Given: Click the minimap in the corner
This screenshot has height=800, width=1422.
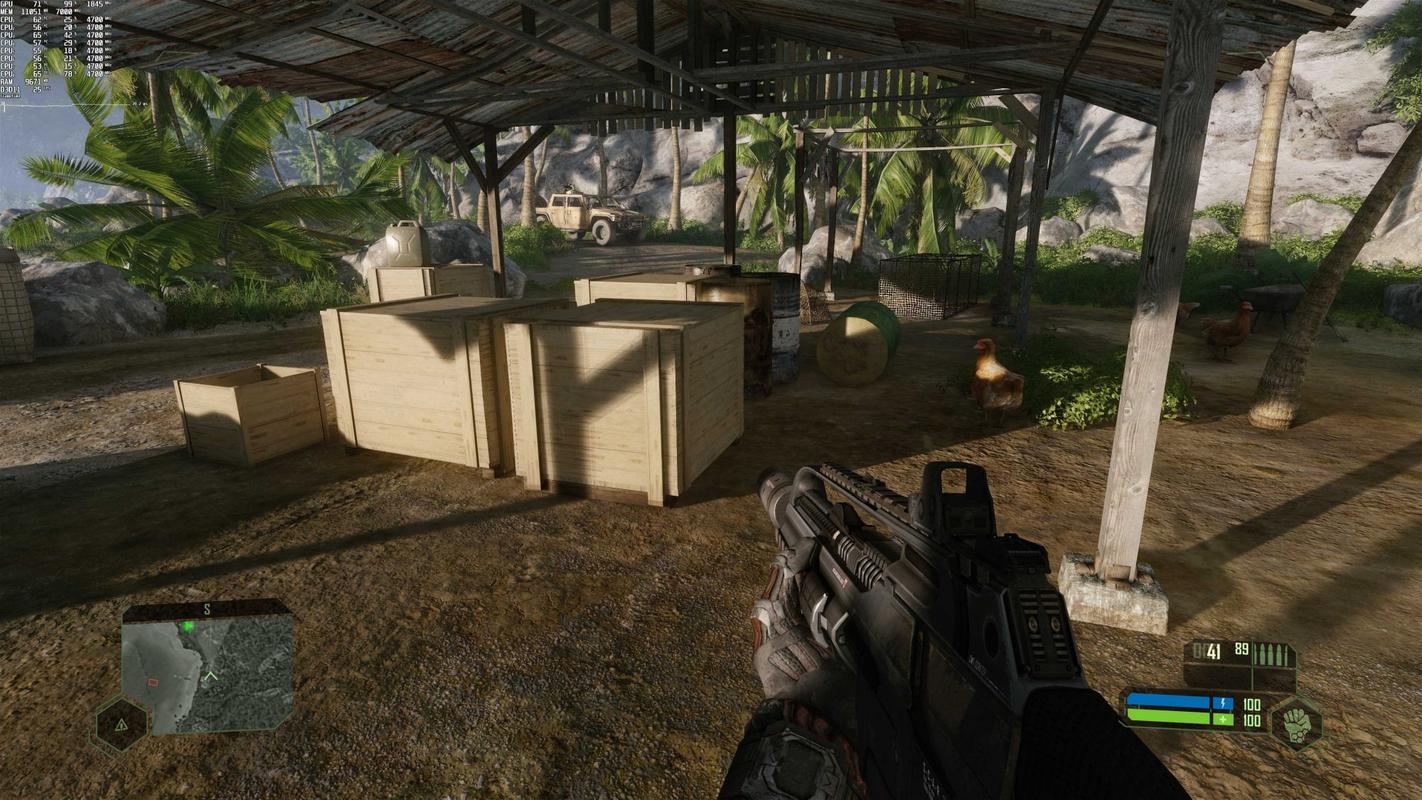Looking at the screenshot, I should [207, 670].
